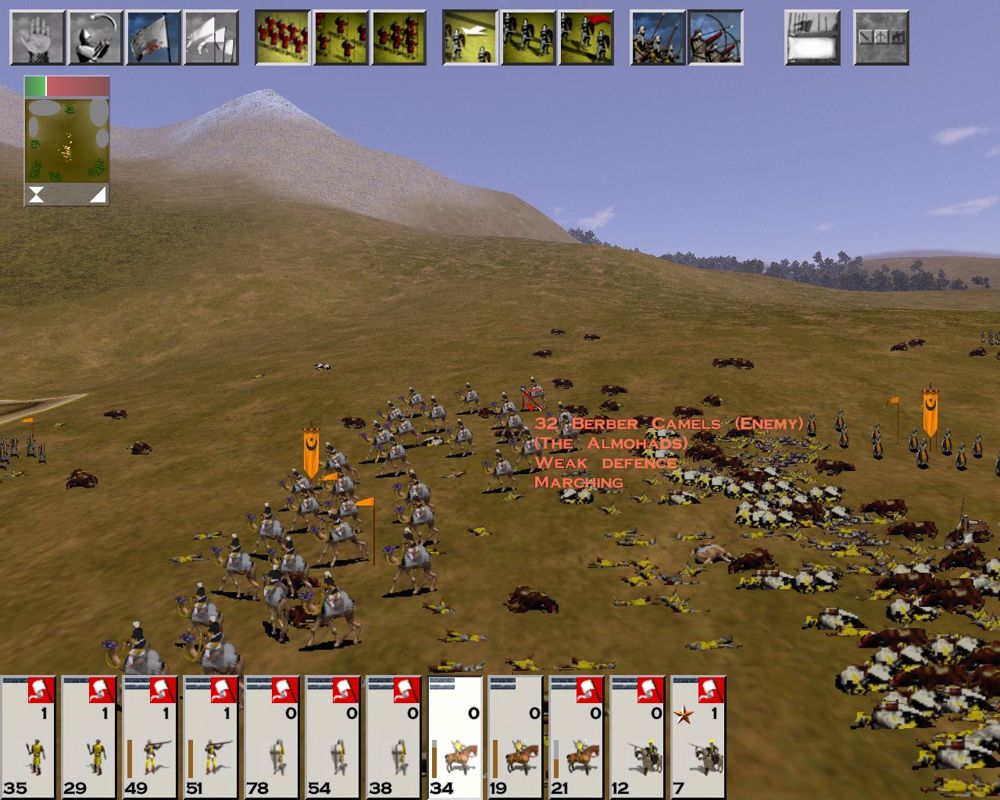1000x800 pixels.
Task: Select the selected camel unit card with 34 men
Action: click(455, 737)
